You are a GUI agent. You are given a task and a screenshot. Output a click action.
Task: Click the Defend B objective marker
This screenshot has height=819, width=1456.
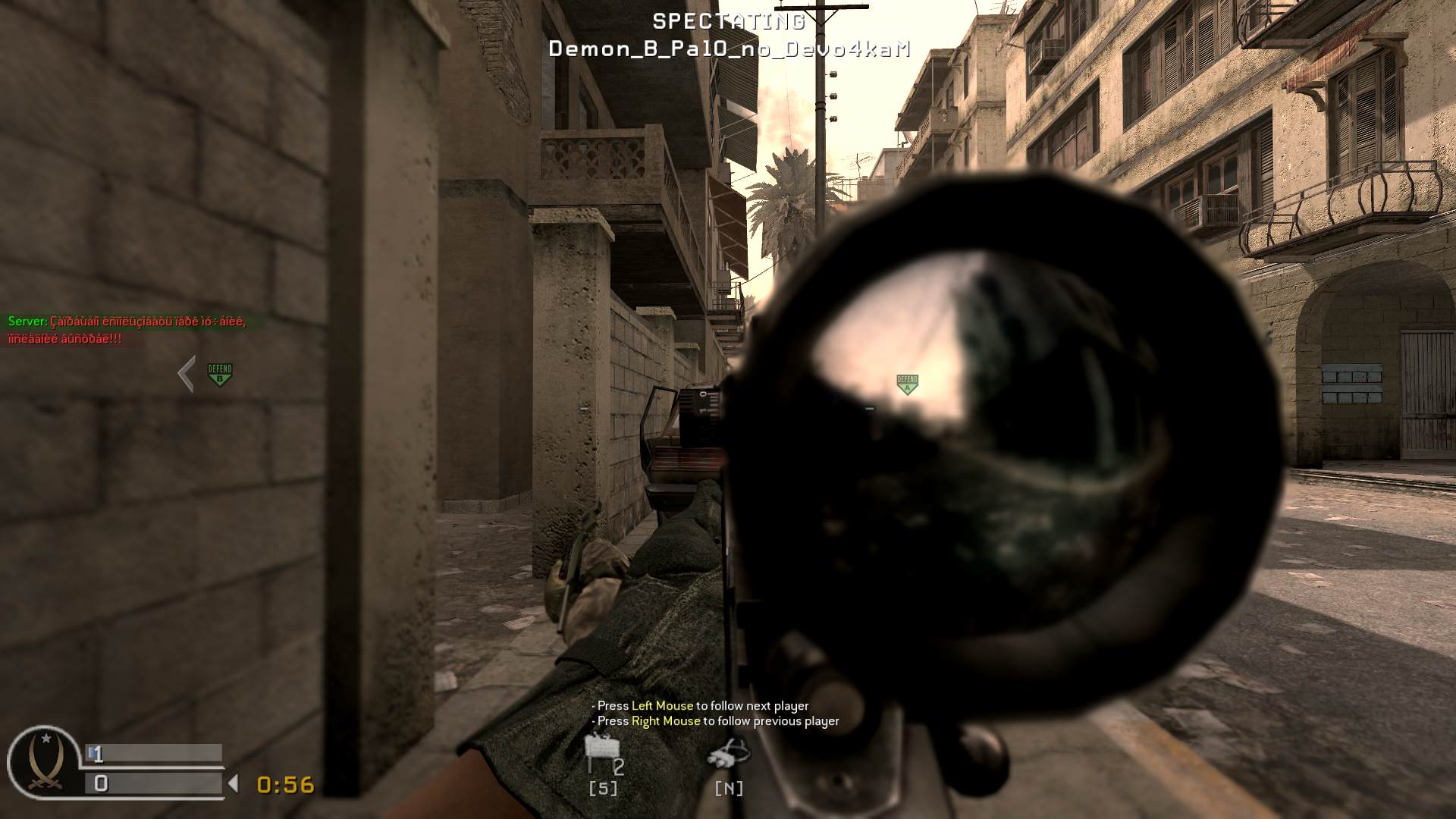[218, 372]
